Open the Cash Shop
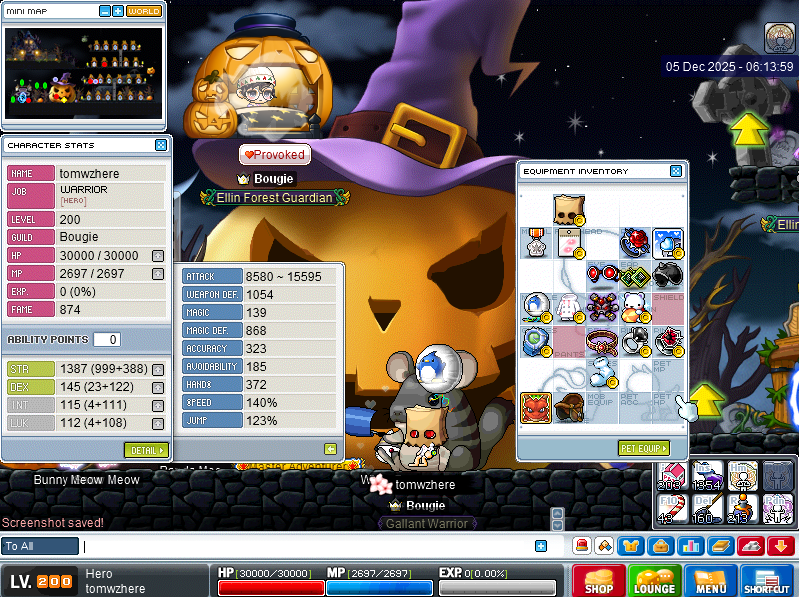799x597 pixels. (599, 580)
